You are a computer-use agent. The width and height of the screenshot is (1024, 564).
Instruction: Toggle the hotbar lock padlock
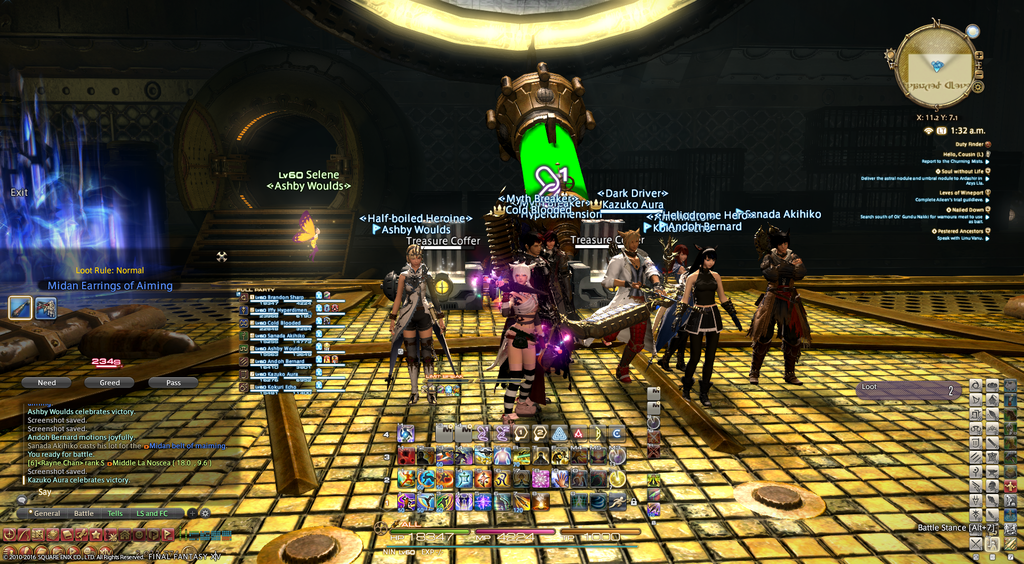(634, 501)
